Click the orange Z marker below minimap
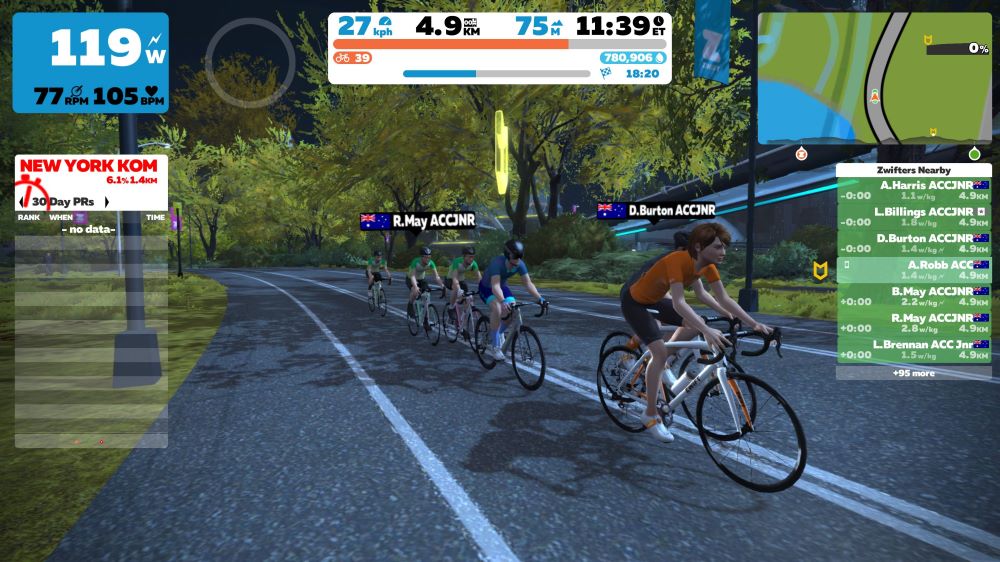 [801, 154]
